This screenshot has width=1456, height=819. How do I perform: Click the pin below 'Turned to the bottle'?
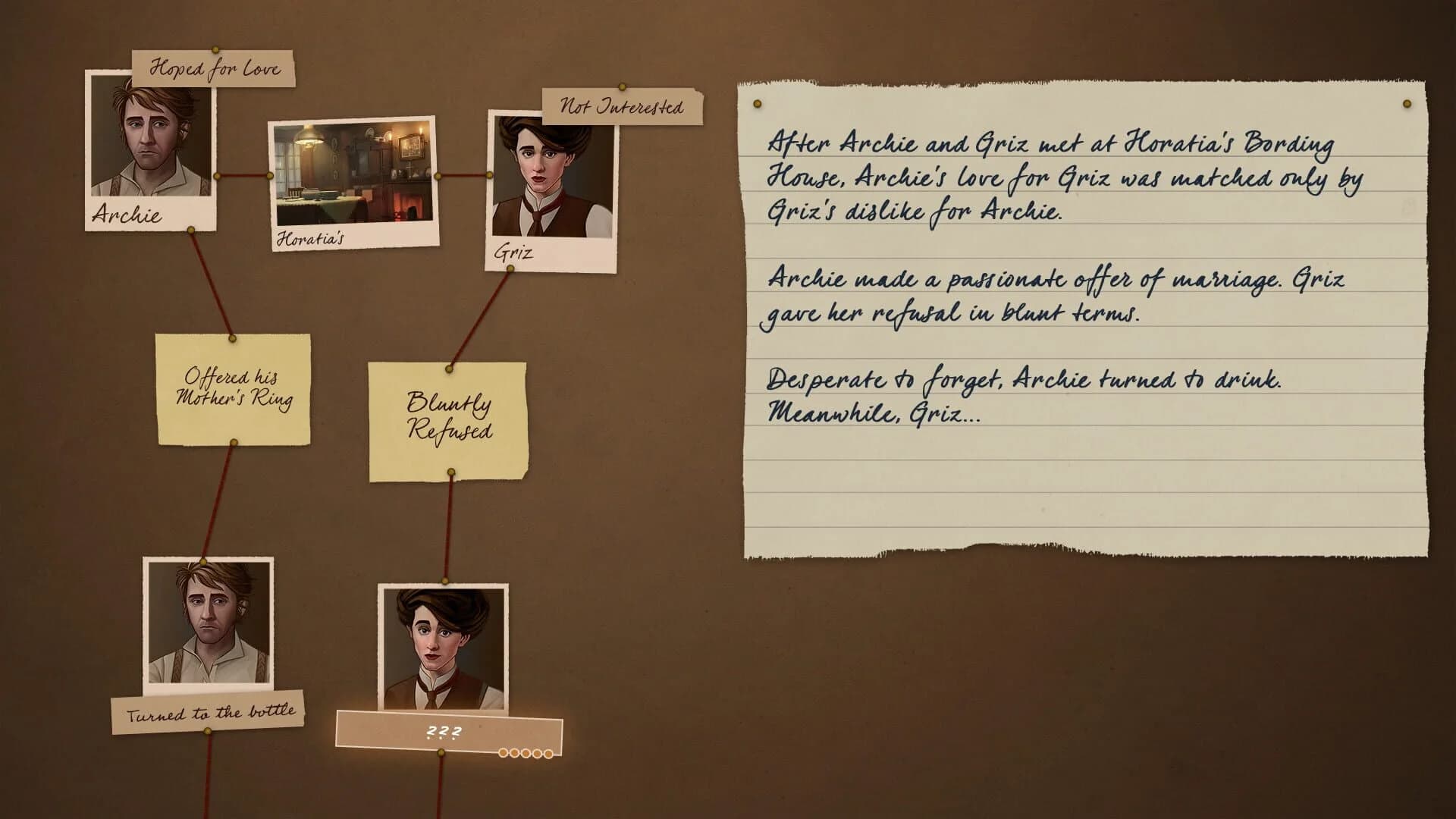[206, 731]
